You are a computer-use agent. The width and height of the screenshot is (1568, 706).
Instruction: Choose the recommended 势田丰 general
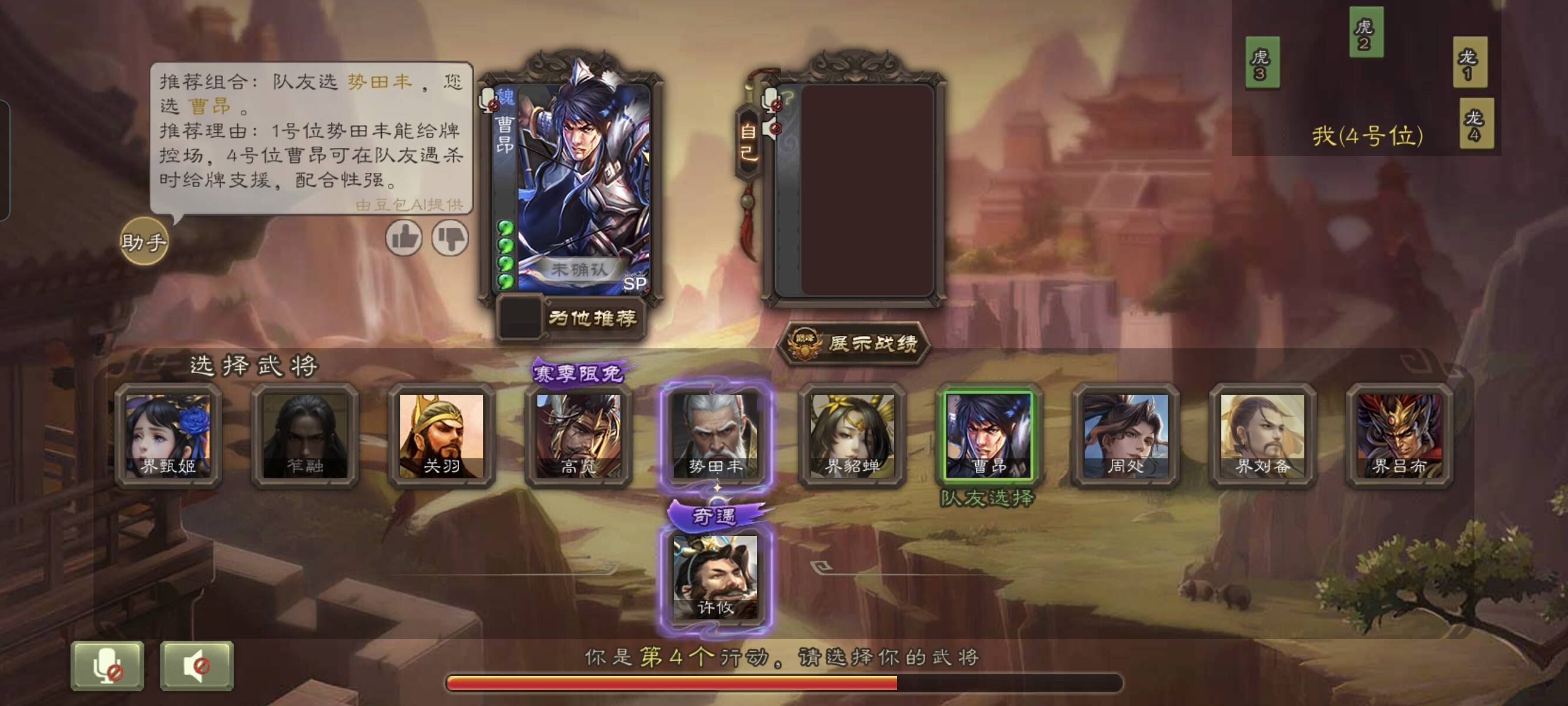pyautogui.click(x=715, y=435)
